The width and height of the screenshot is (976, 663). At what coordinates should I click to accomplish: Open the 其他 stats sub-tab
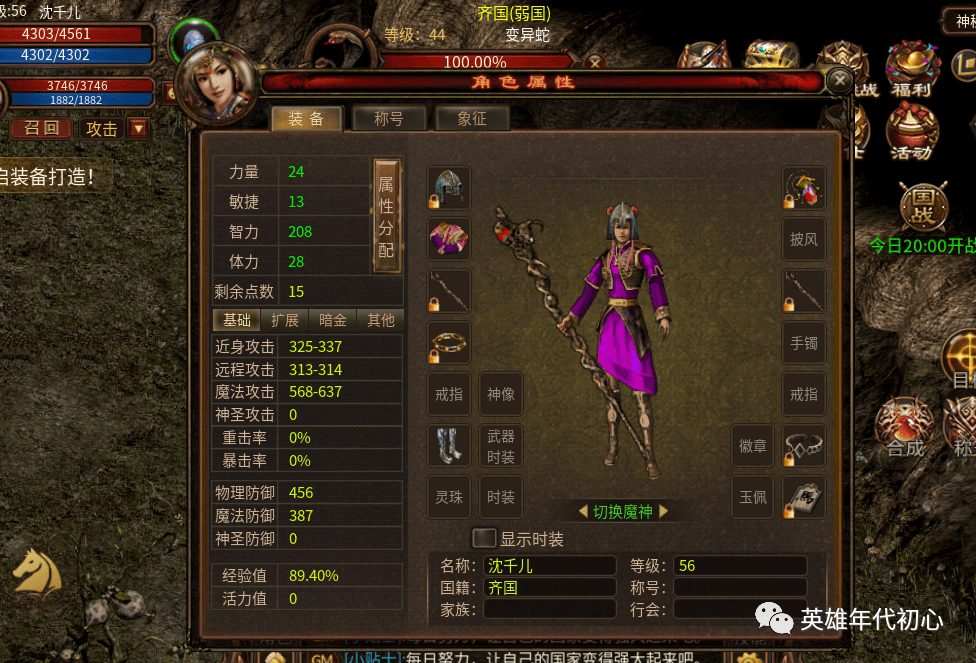(381, 320)
